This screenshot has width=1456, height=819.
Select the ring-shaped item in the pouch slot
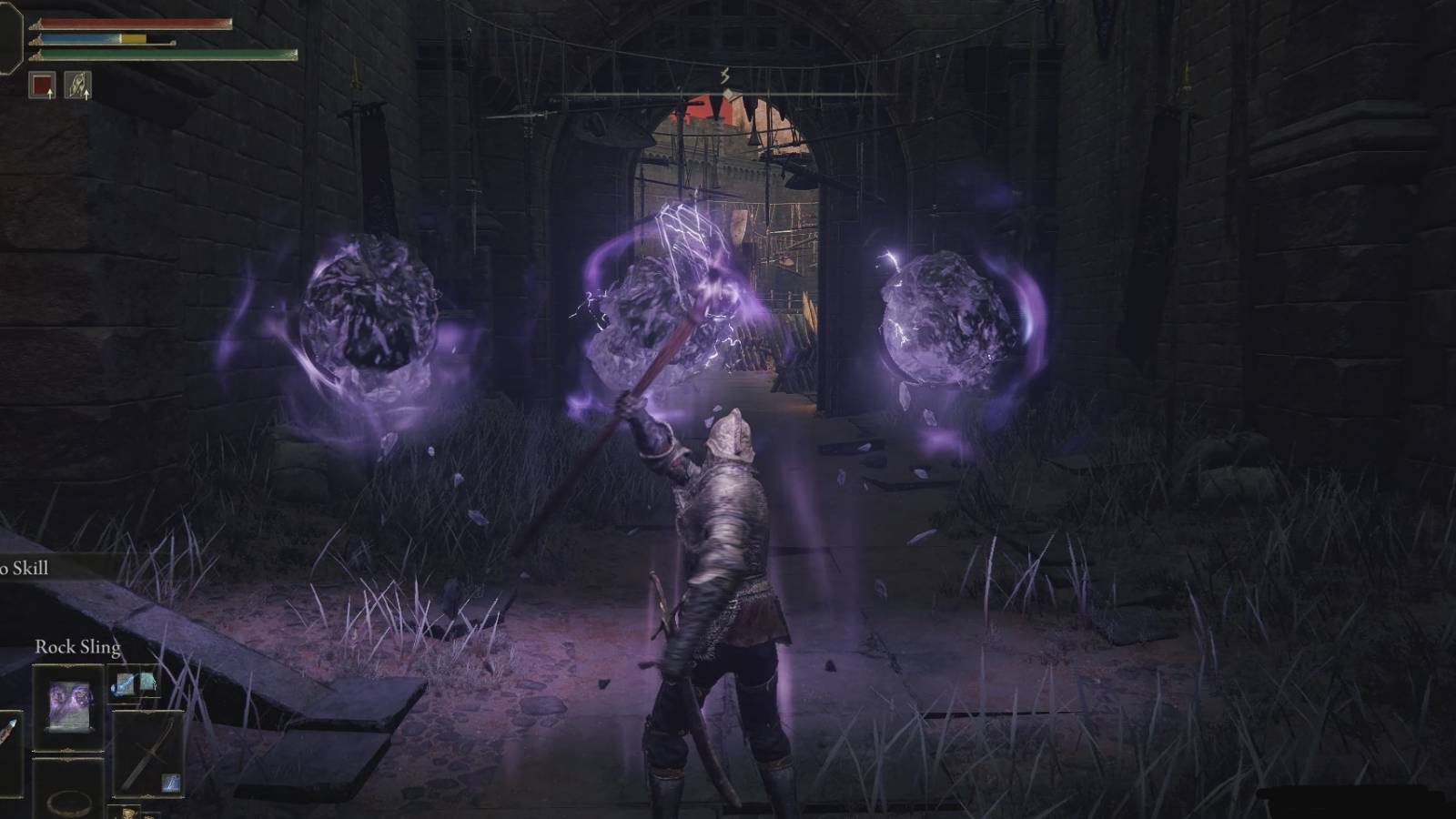(67, 804)
